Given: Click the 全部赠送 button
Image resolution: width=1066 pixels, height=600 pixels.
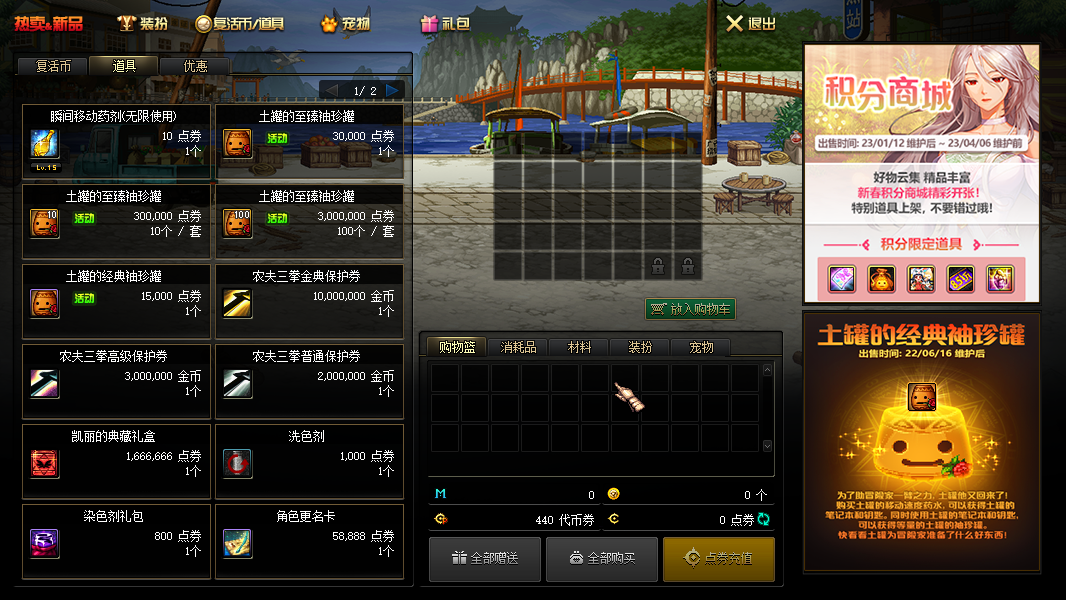Looking at the screenshot, I should pos(485,558).
